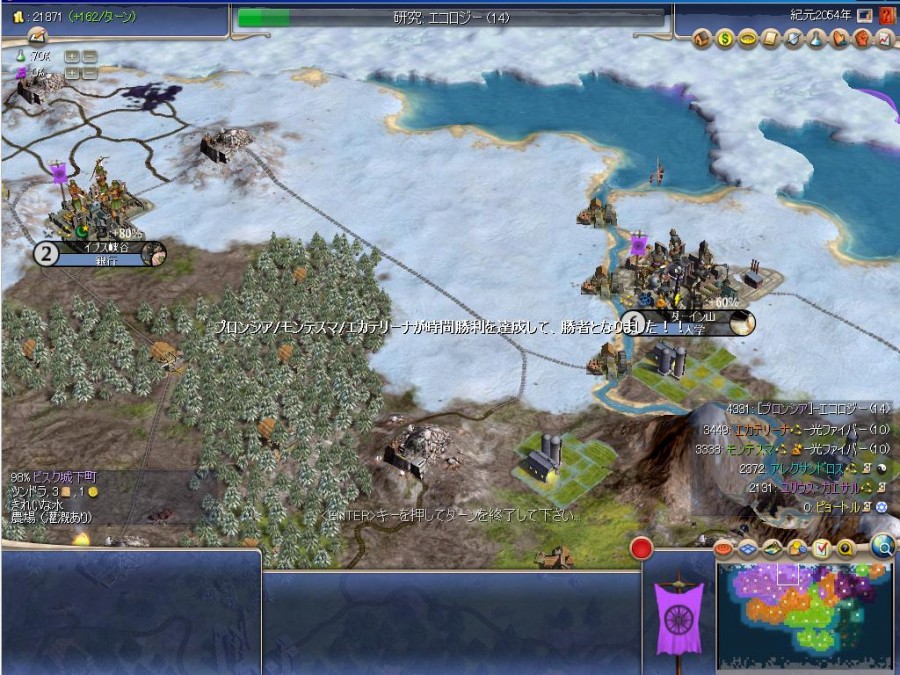Image resolution: width=900 pixels, height=675 pixels.
Task: Open the civics advisor ring icon
Action: [x=745, y=39]
